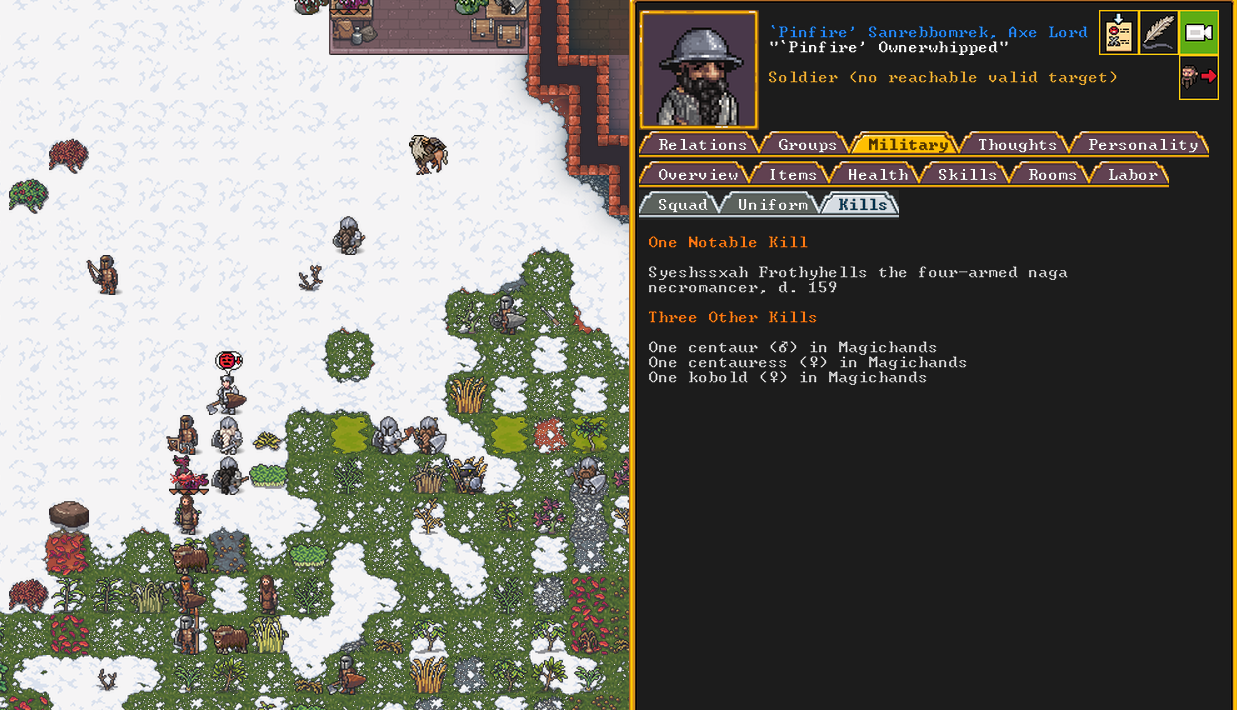Viewport: 1237px width, 710px height.
Task: Click the name 'Pinfire' Sanrebbomrek, Axe Lord
Action: pos(927,32)
